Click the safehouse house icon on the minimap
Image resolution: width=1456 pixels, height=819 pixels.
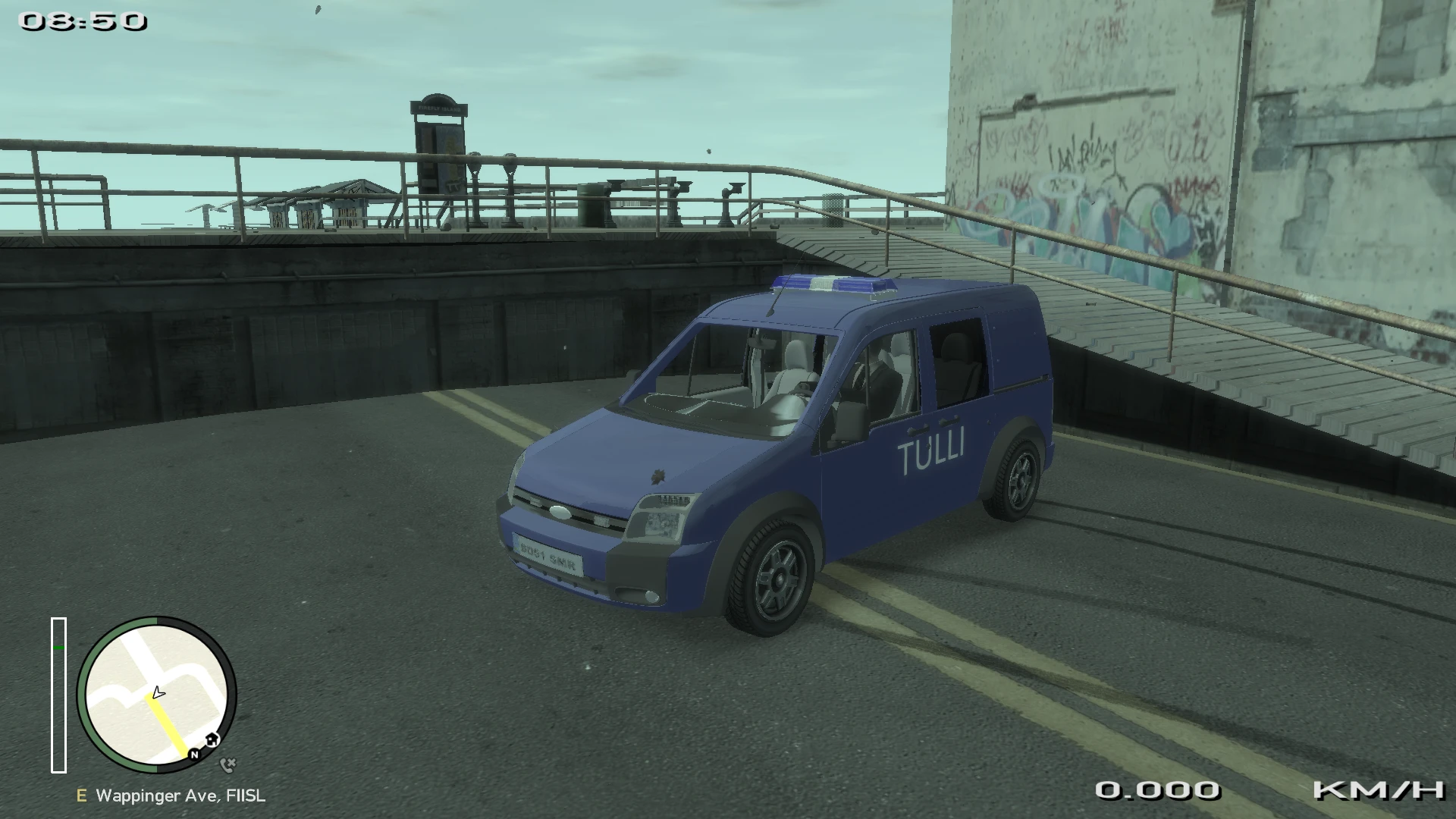pyautogui.click(x=212, y=739)
